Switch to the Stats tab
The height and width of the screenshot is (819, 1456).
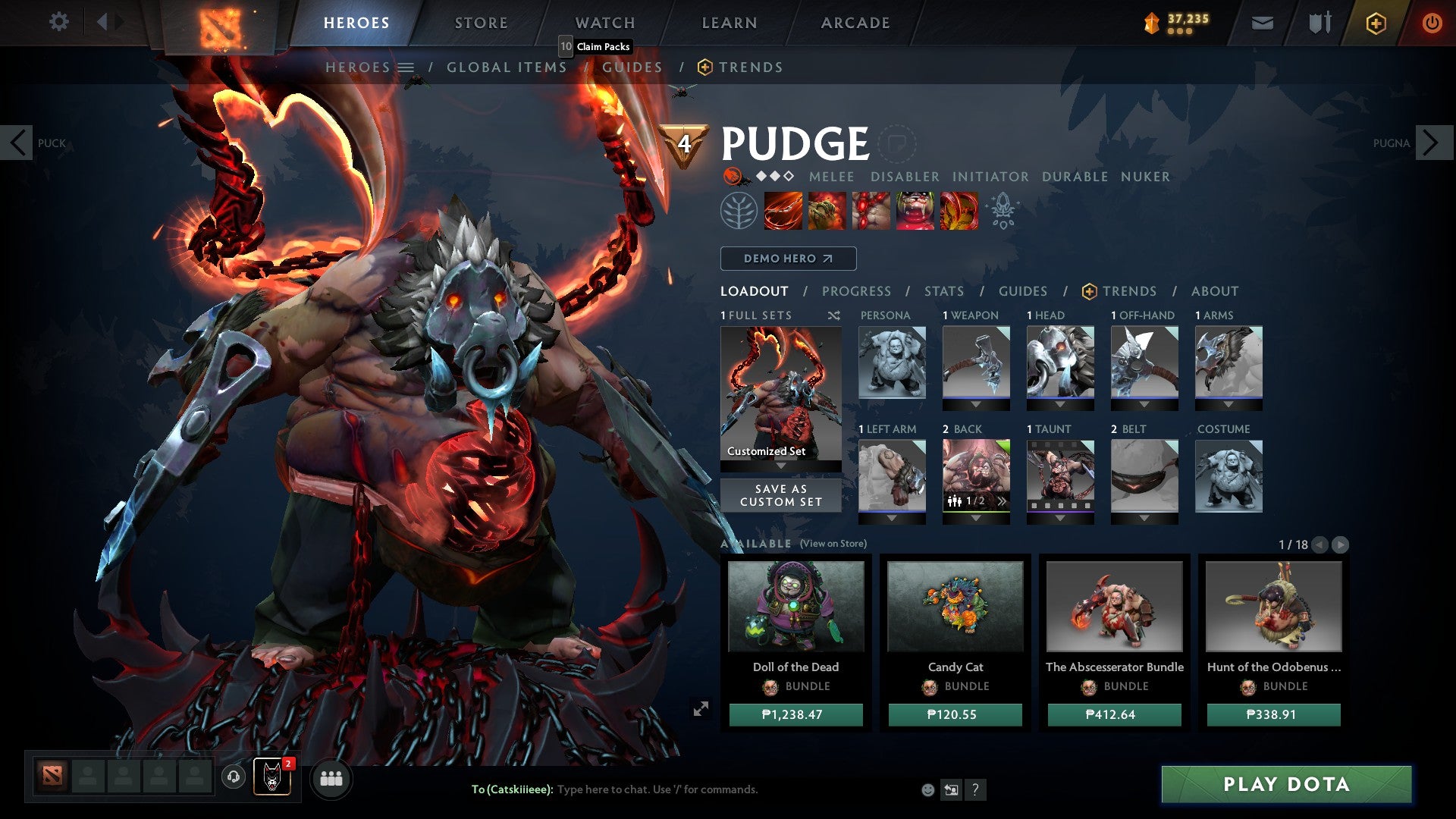(x=943, y=291)
